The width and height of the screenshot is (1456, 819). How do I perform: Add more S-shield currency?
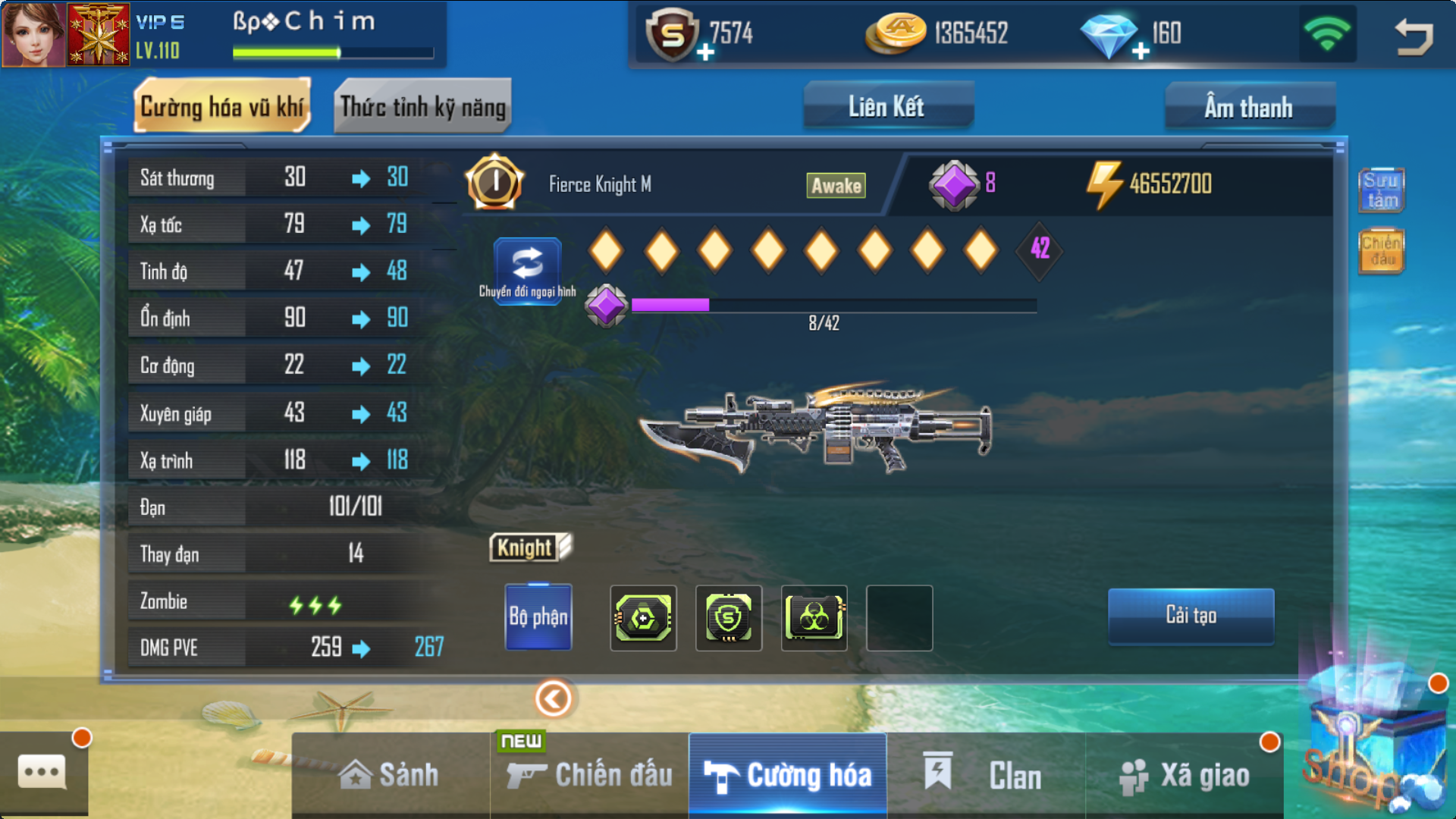click(x=705, y=52)
